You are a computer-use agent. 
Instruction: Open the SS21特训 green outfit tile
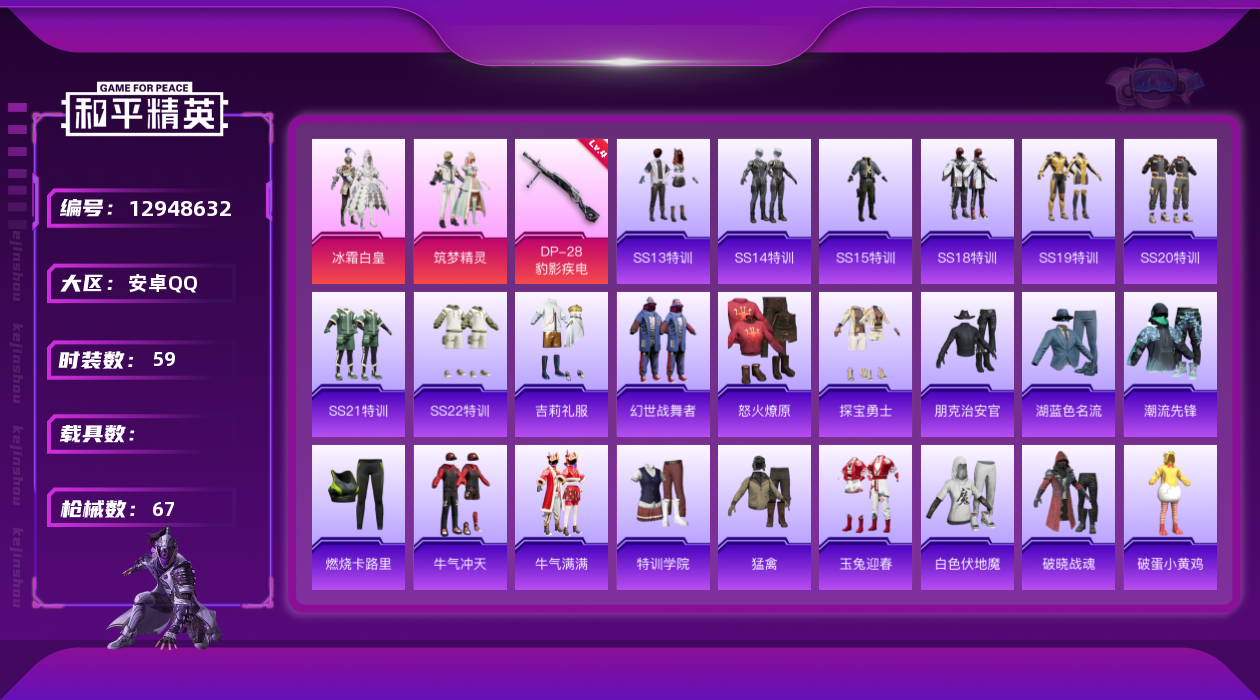point(358,364)
